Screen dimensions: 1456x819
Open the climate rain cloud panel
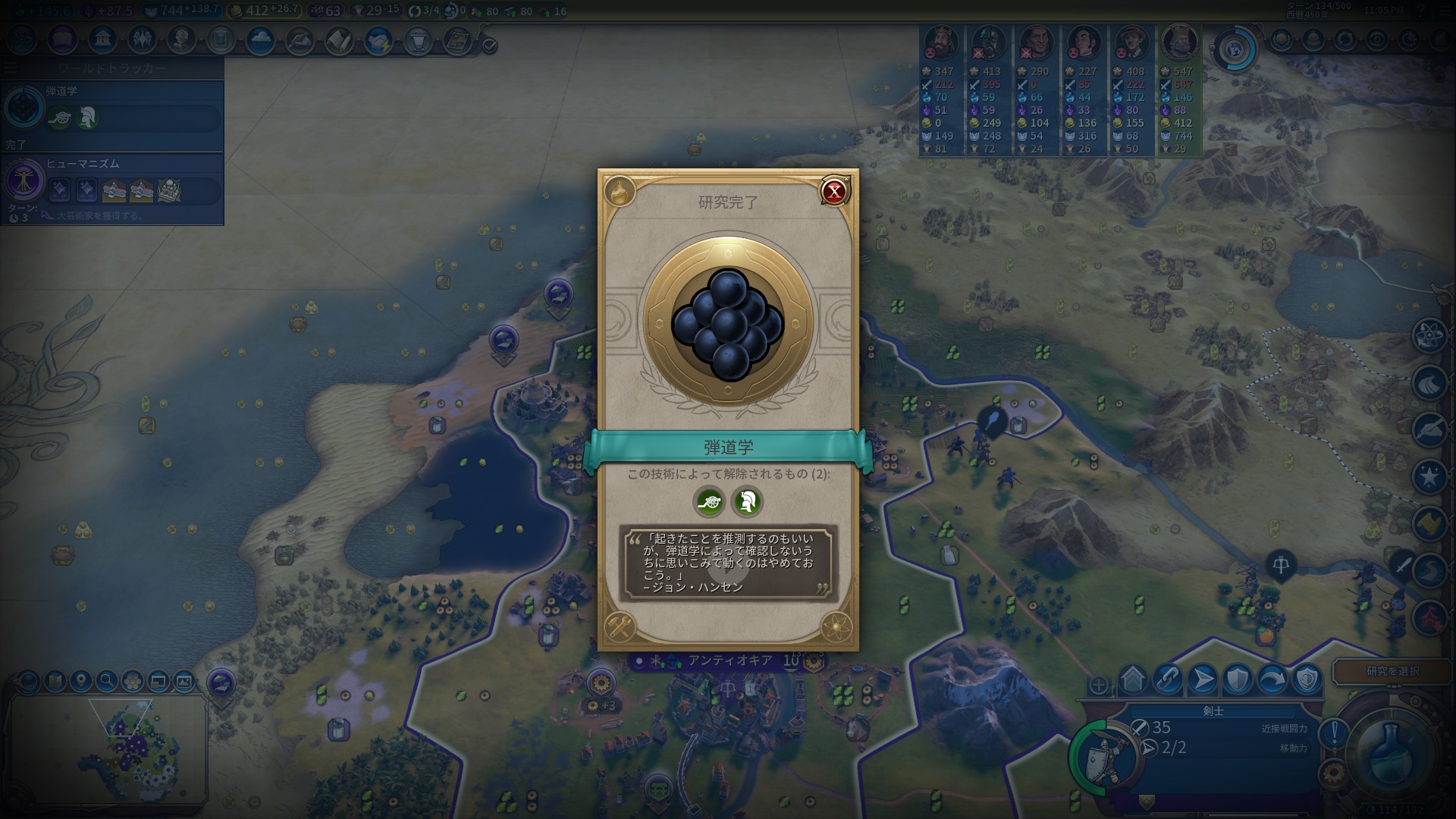[x=260, y=39]
